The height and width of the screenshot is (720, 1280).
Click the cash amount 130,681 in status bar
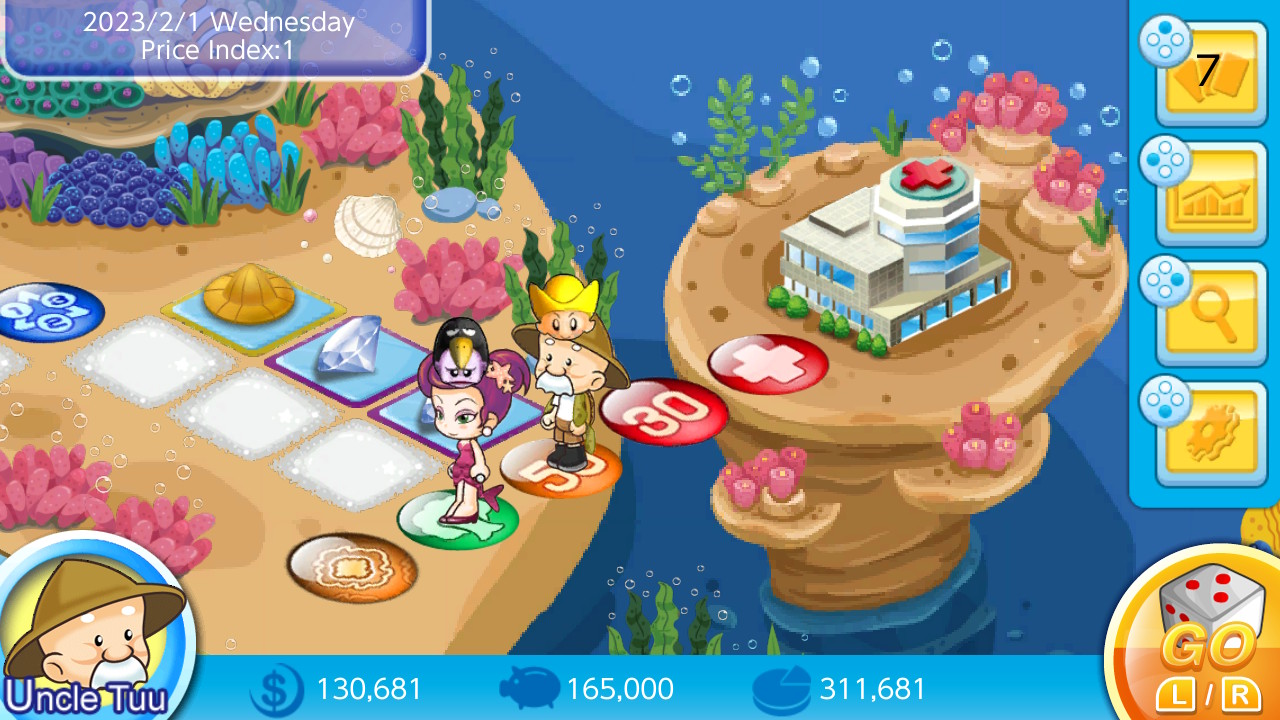coord(368,689)
